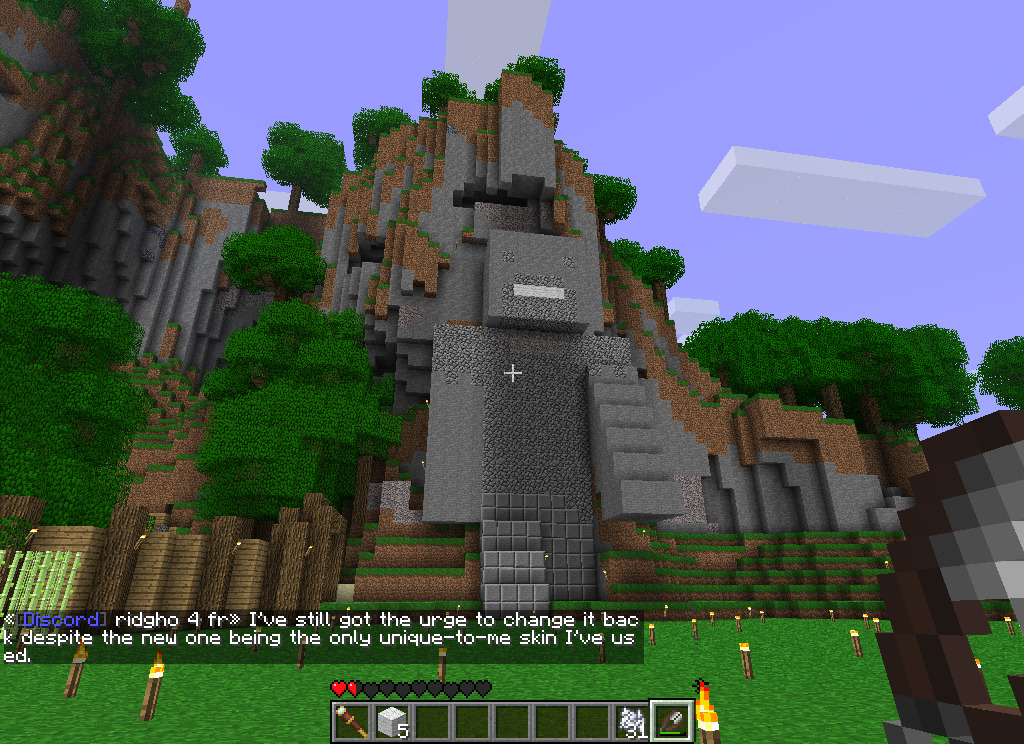Image resolution: width=1024 pixels, height=744 pixels.
Task: Select the highlighted tool slot with durability bar
Action: (x=670, y=721)
